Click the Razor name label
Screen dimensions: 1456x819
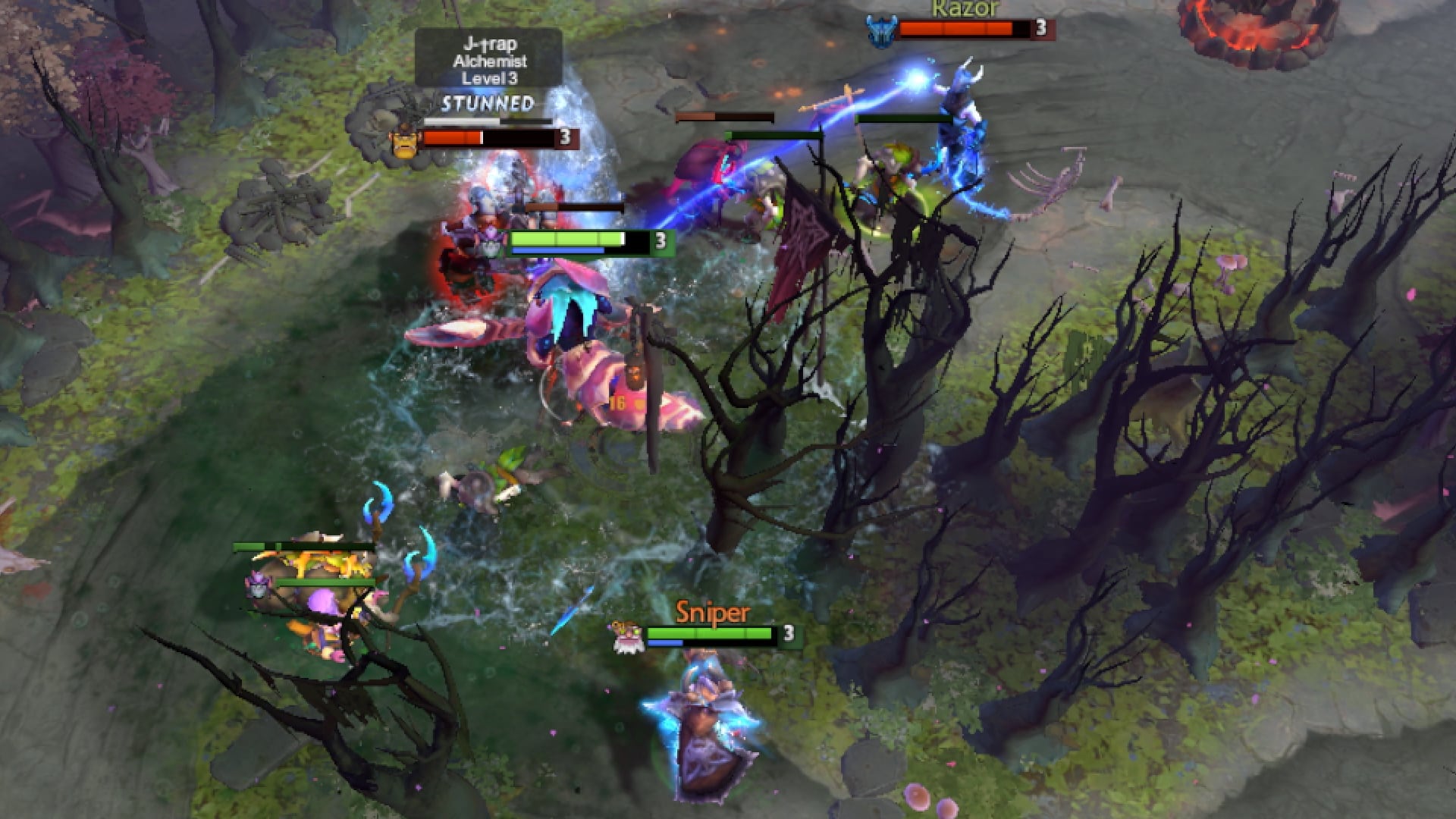(x=962, y=11)
